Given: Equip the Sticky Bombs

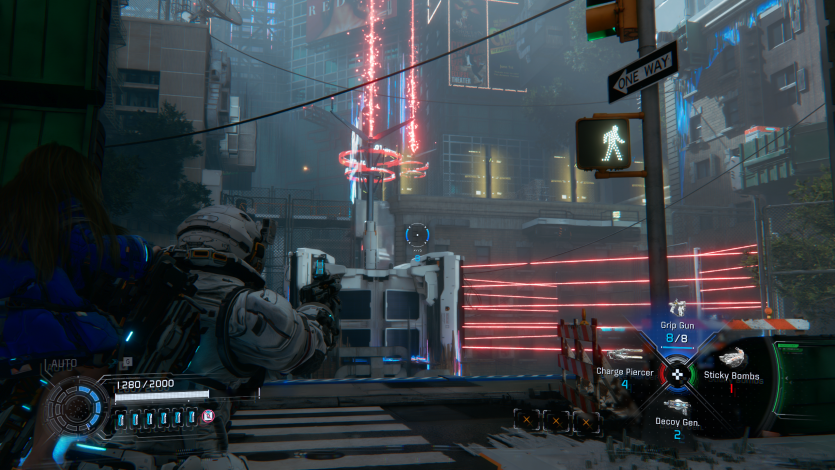Looking at the screenshot, I should click(729, 367).
